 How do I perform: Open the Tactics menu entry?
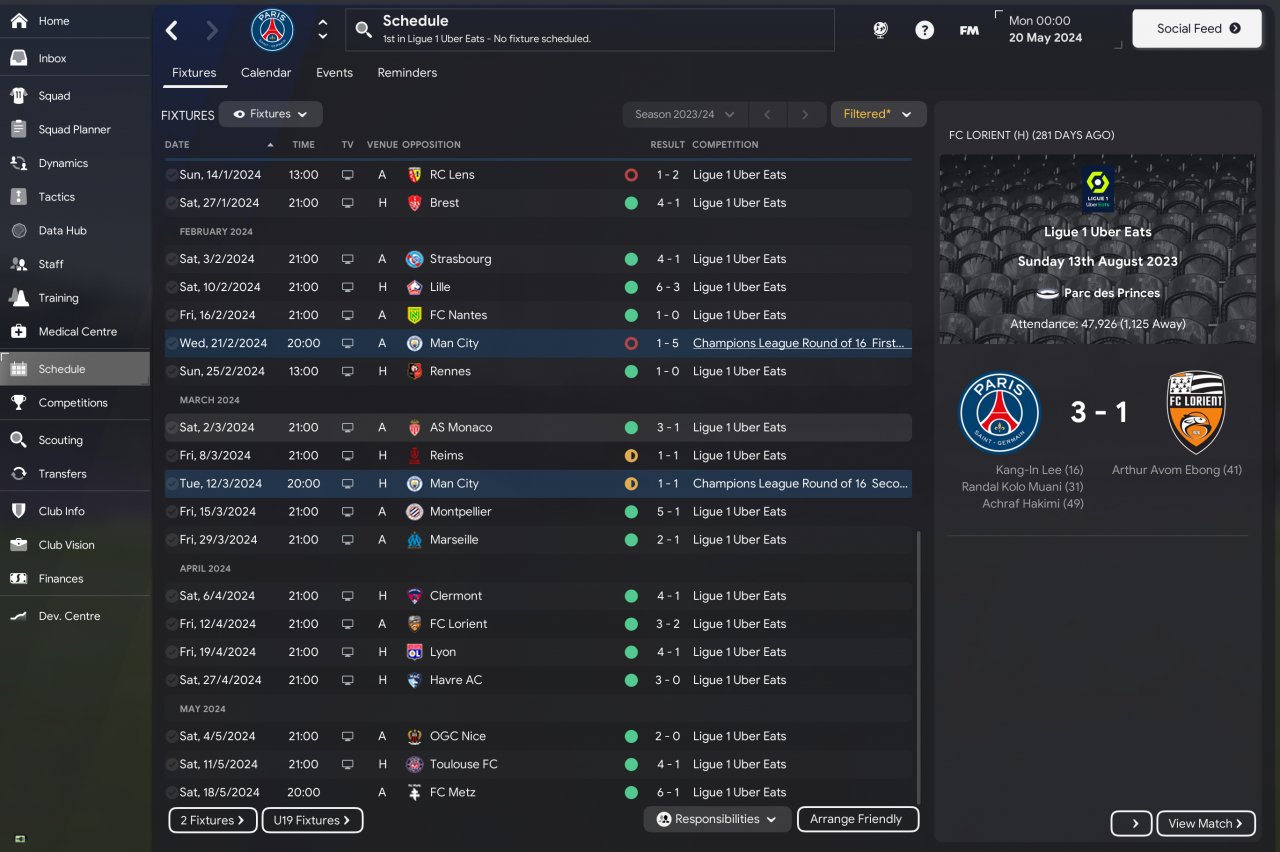click(x=56, y=197)
